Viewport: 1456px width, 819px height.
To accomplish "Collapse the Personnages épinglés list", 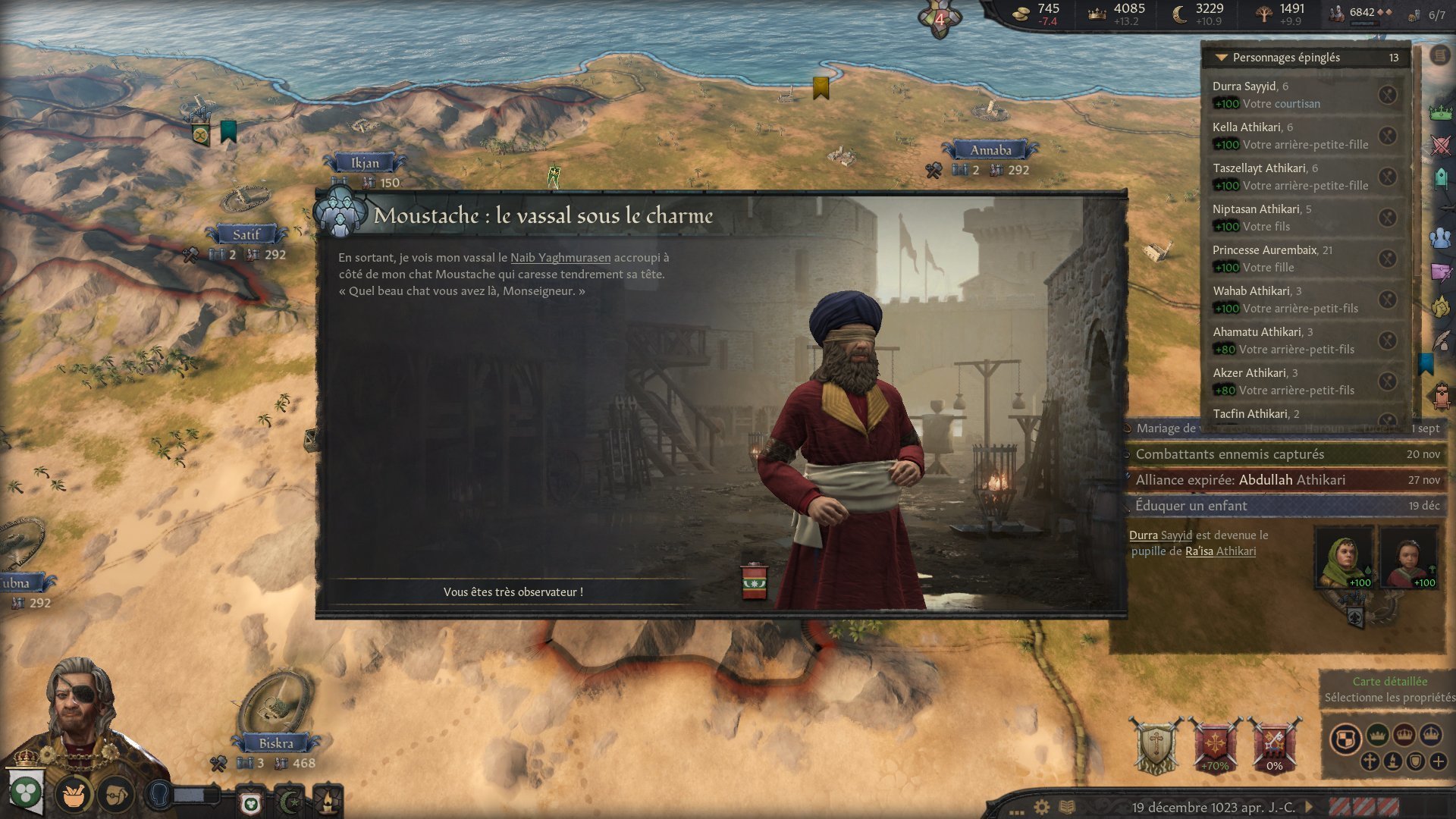I will tap(1221, 58).
